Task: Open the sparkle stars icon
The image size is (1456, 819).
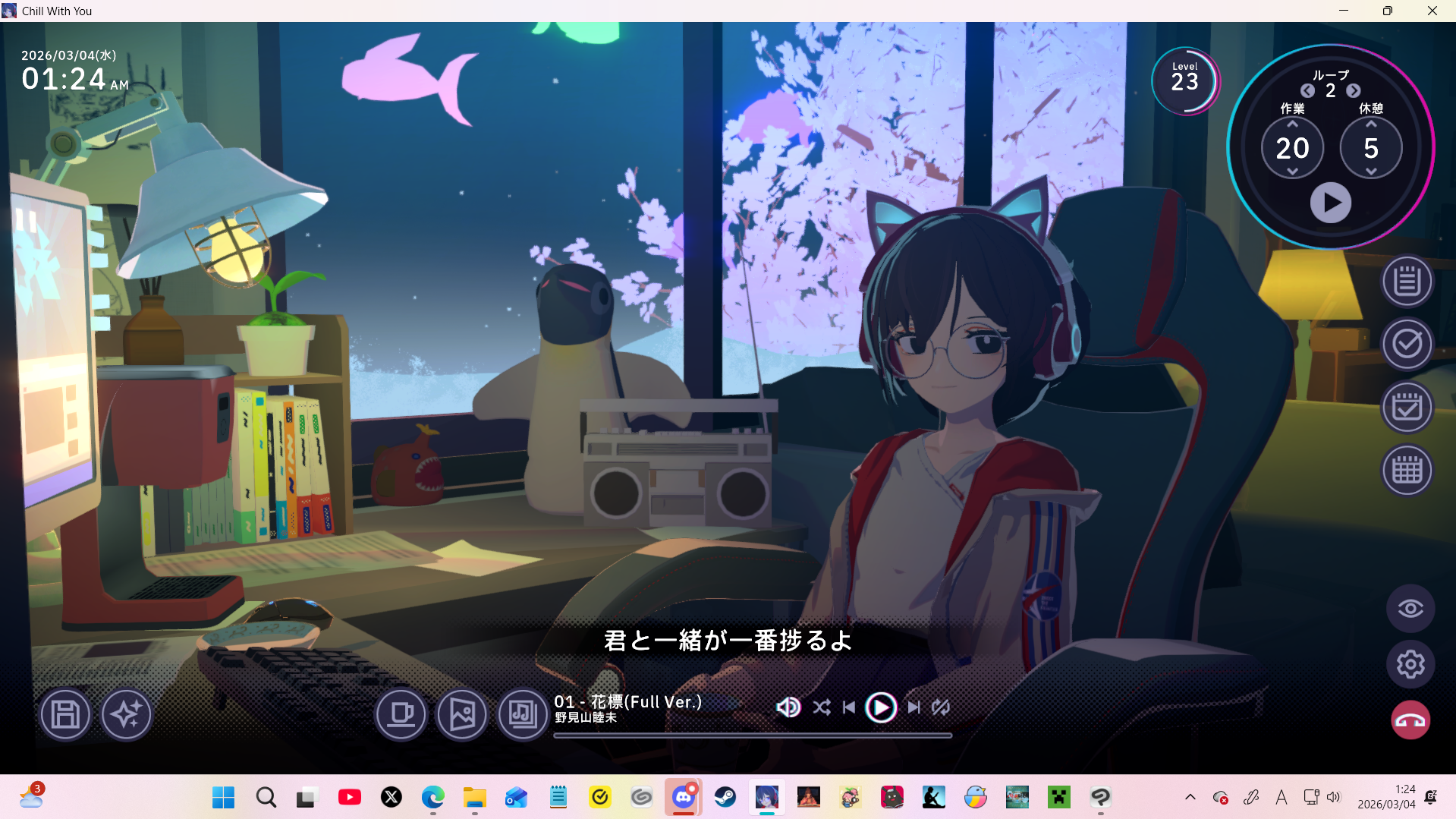Action: (x=126, y=714)
